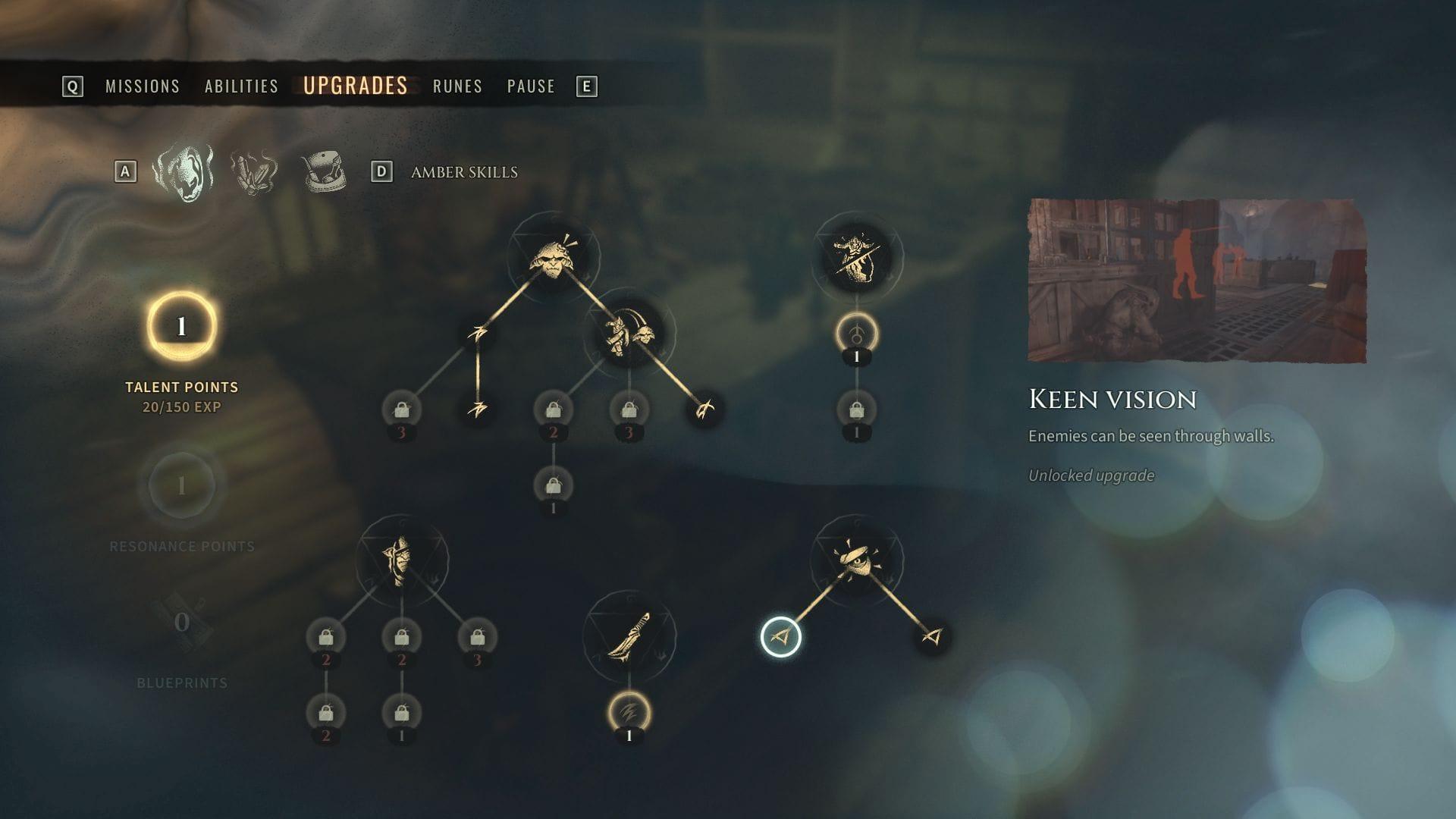This screenshot has width=1456, height=819.
Task: Open the Pause tab
Action: 531,86
